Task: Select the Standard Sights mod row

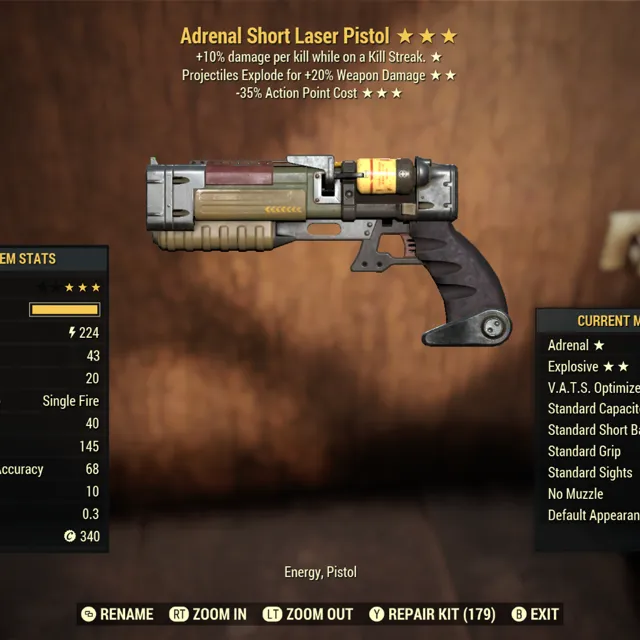Action: tap(590, 472)
